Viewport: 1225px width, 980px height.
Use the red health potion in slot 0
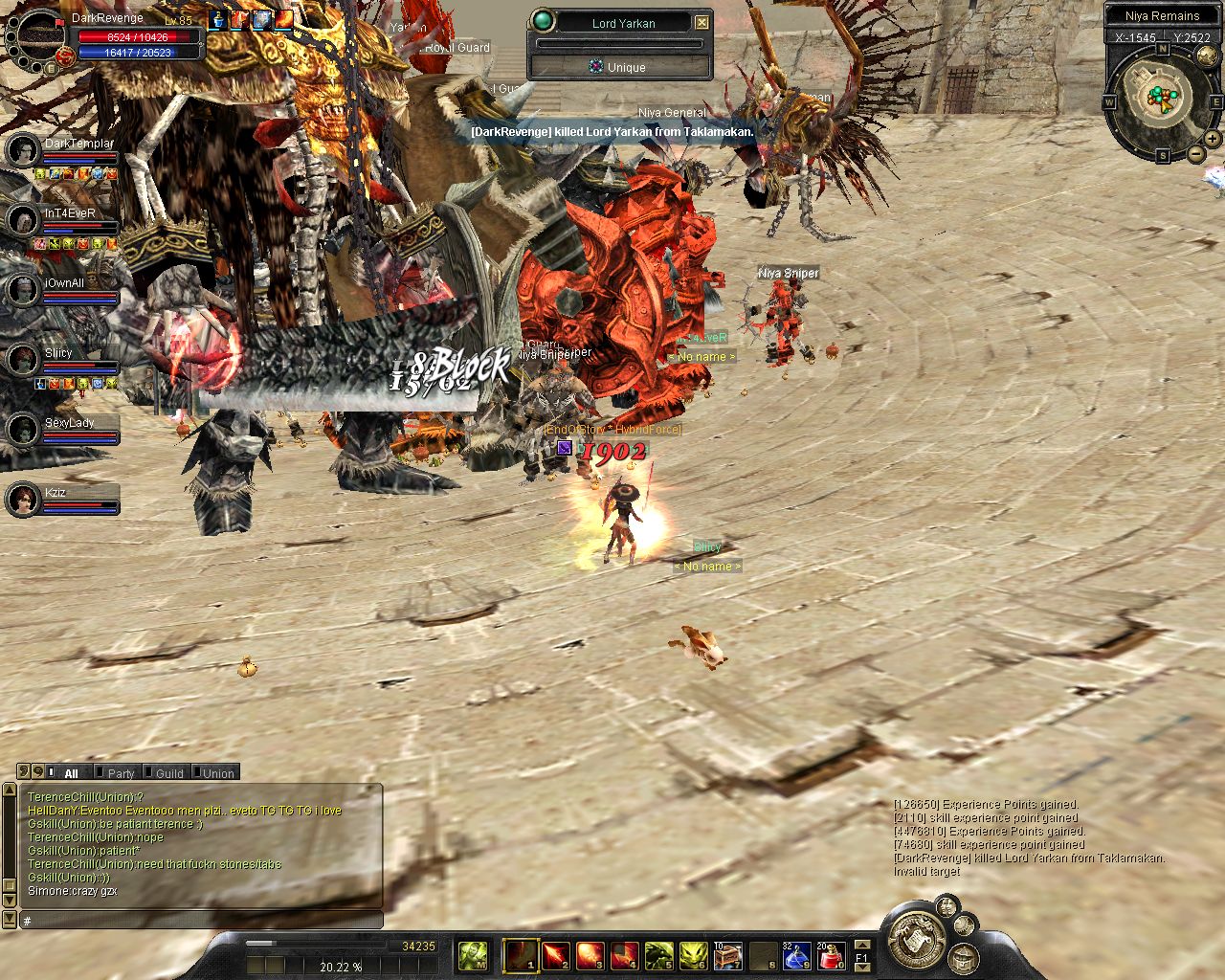[x=831, y=955]
